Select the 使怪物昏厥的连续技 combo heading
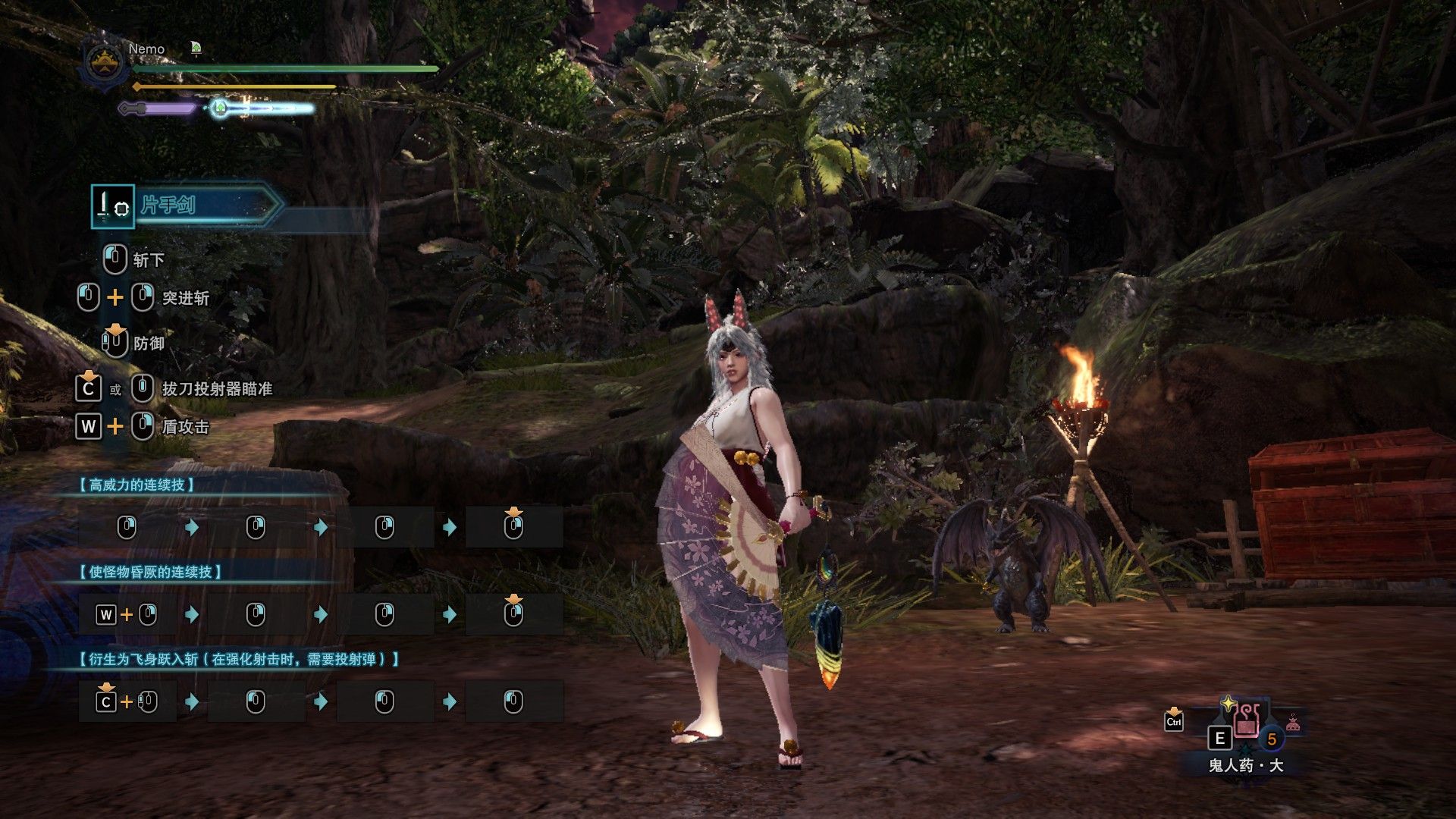Screen dimensions: 1456x819 [150, 572]
